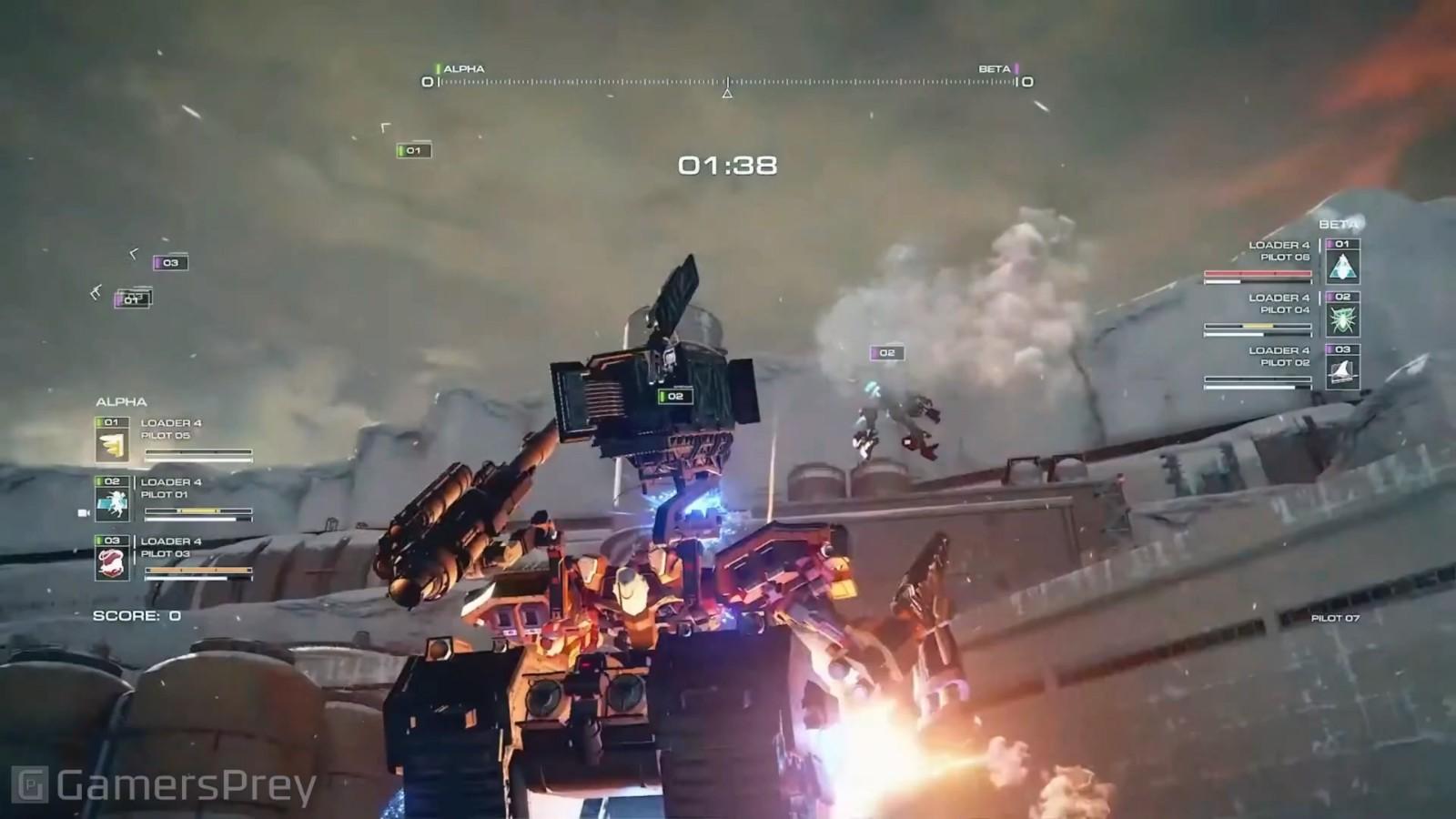Select Alpha 03 red emblem

112,564
